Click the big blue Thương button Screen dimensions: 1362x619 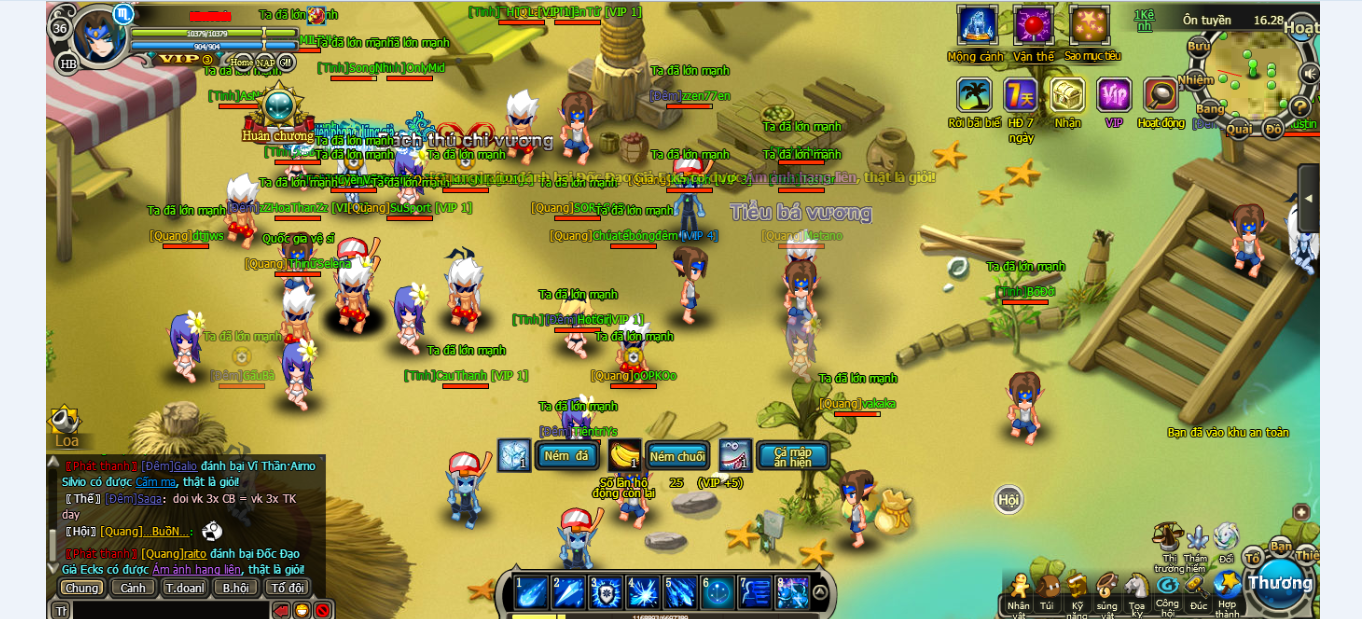pyautogui.click(x=1279, y=583)
